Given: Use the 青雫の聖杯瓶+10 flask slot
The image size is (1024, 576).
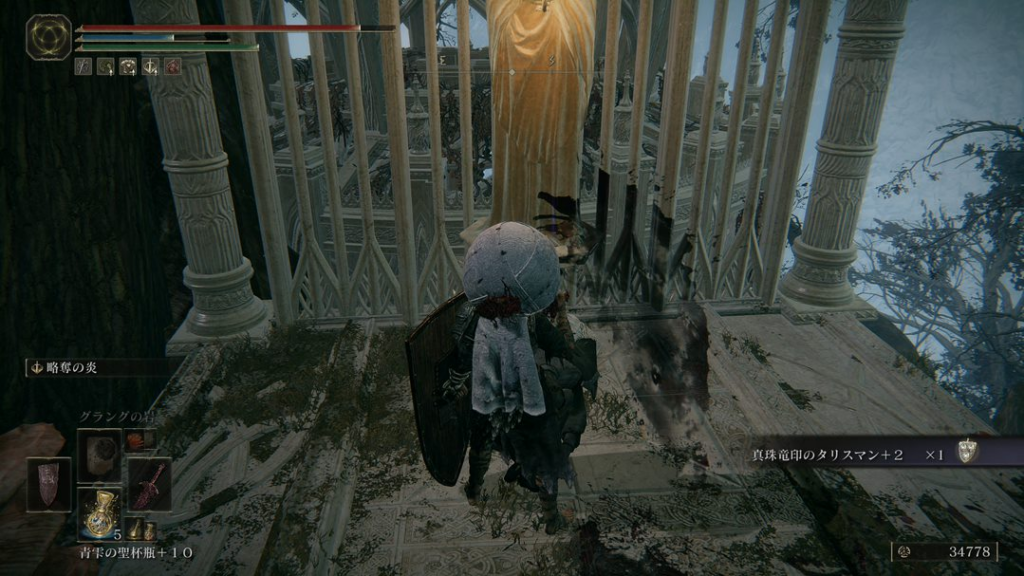Looking at the screenshot, I should 100,512.
